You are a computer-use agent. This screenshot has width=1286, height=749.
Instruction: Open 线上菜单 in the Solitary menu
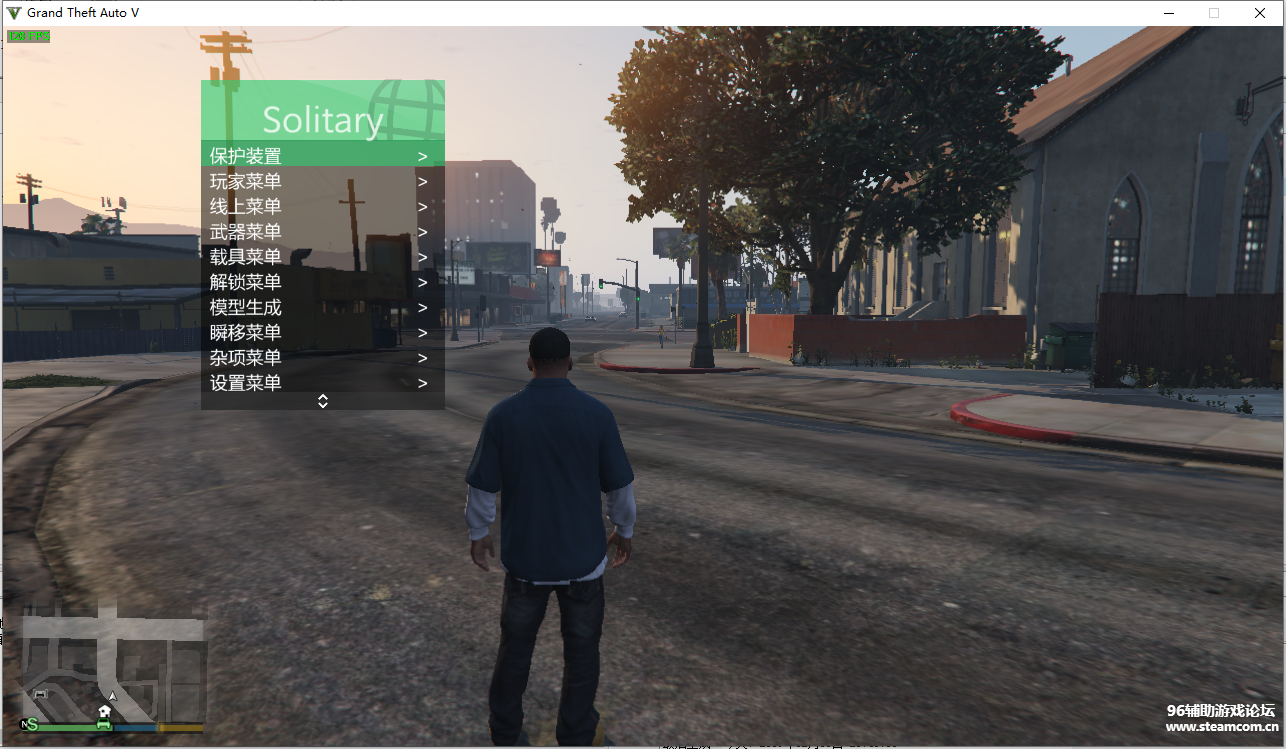pos(322,207)
